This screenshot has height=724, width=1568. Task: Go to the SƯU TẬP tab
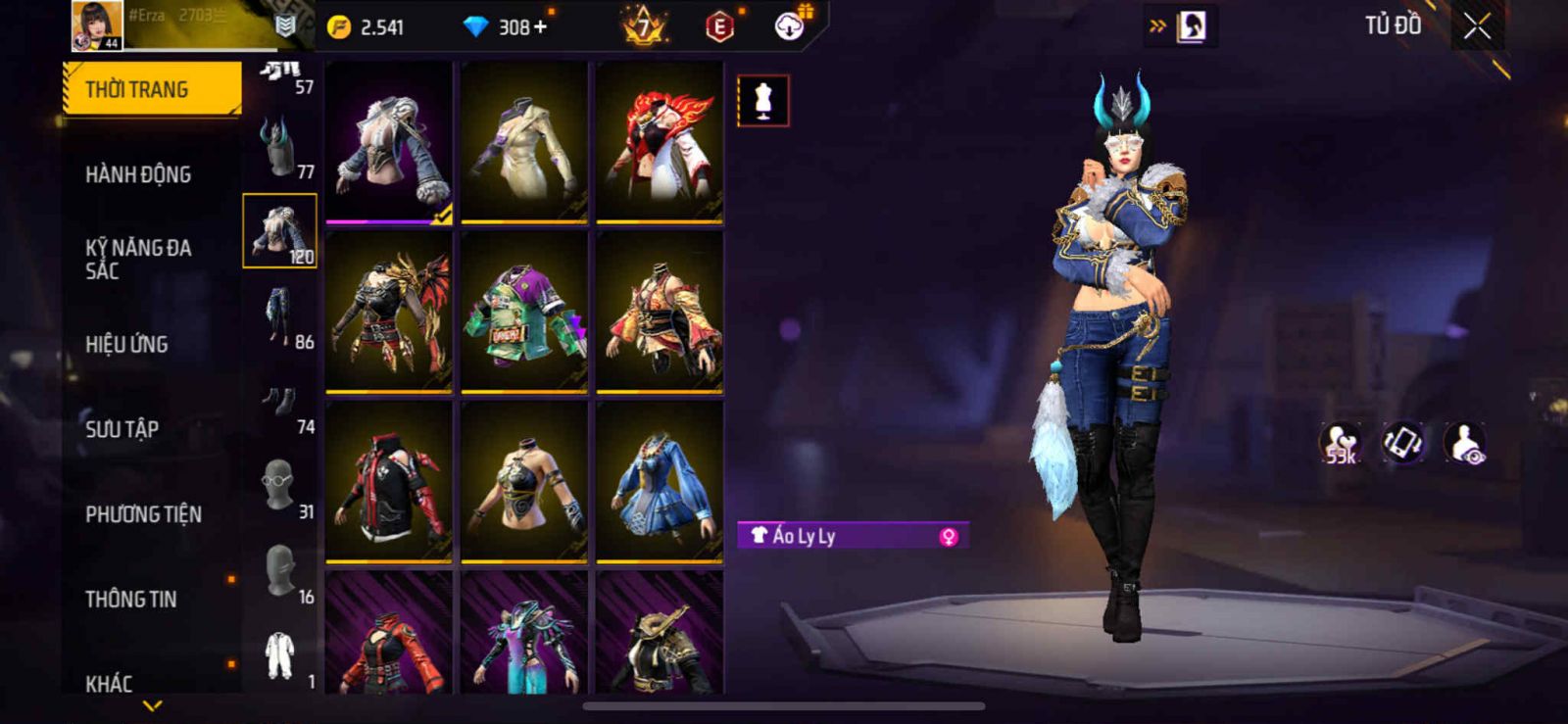point(122,429)
